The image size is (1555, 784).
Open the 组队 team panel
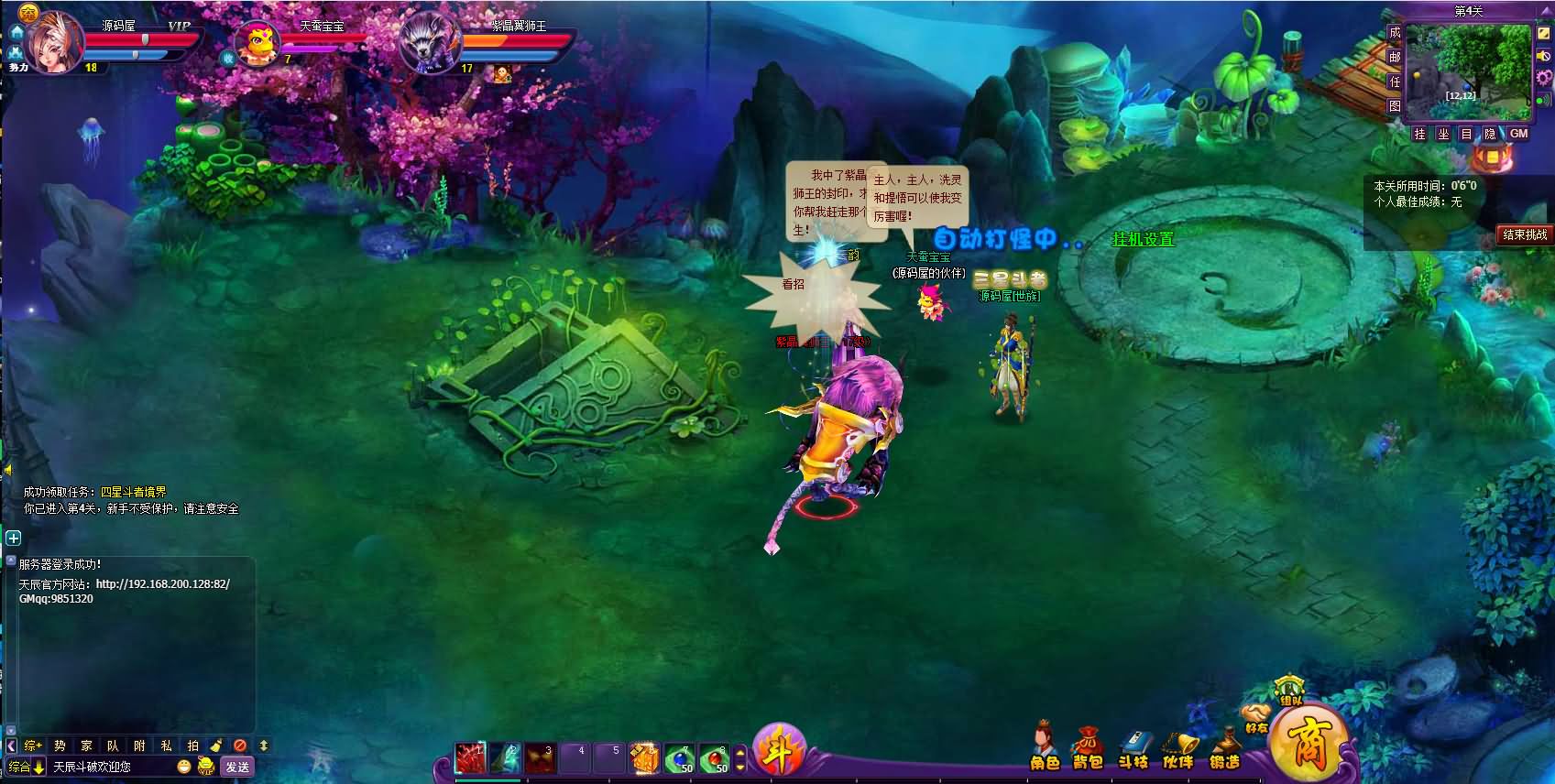[1290, 691]
